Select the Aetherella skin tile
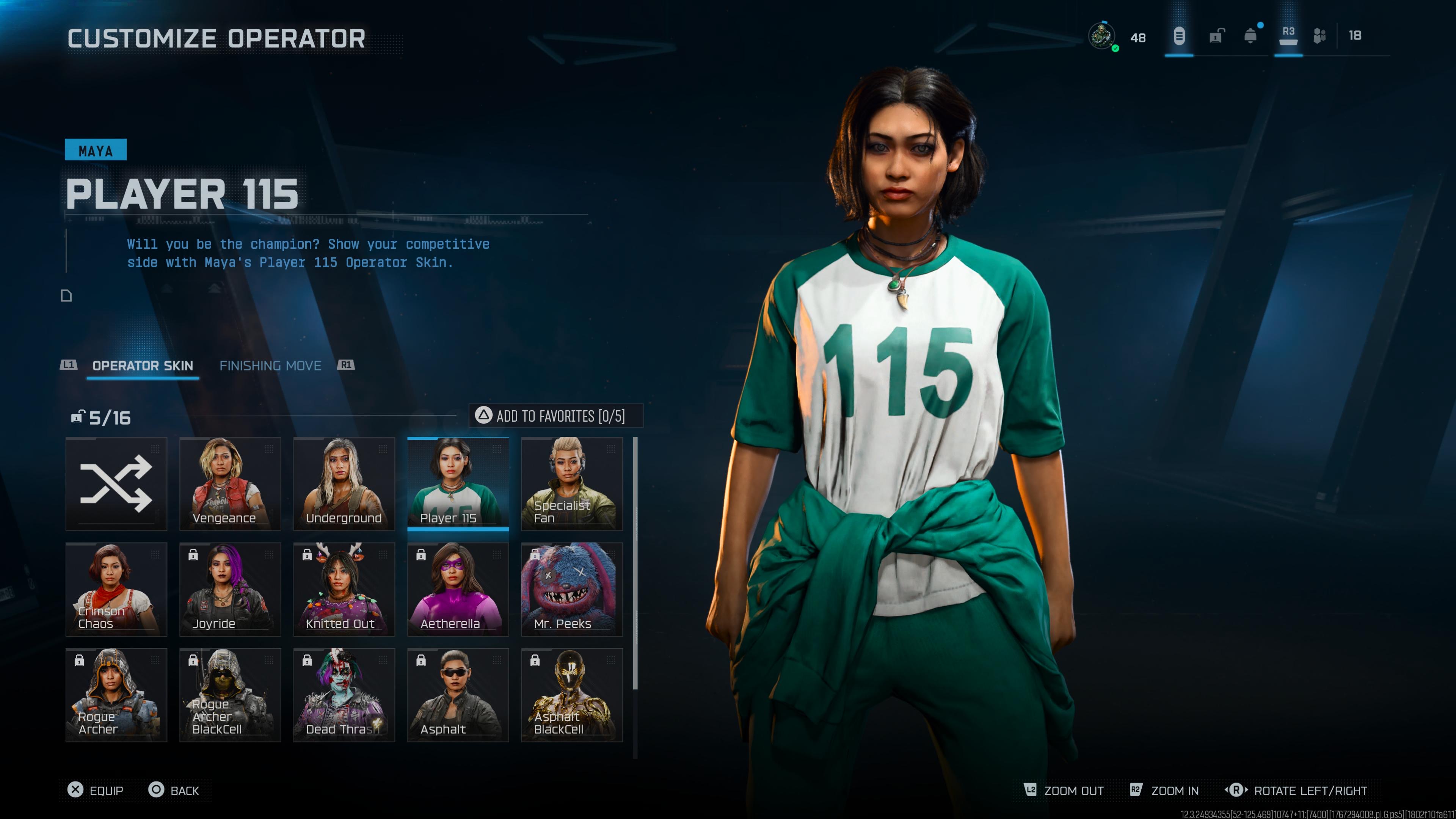Viewport: 1456px width, 819px height. click(x=458, y=589)
